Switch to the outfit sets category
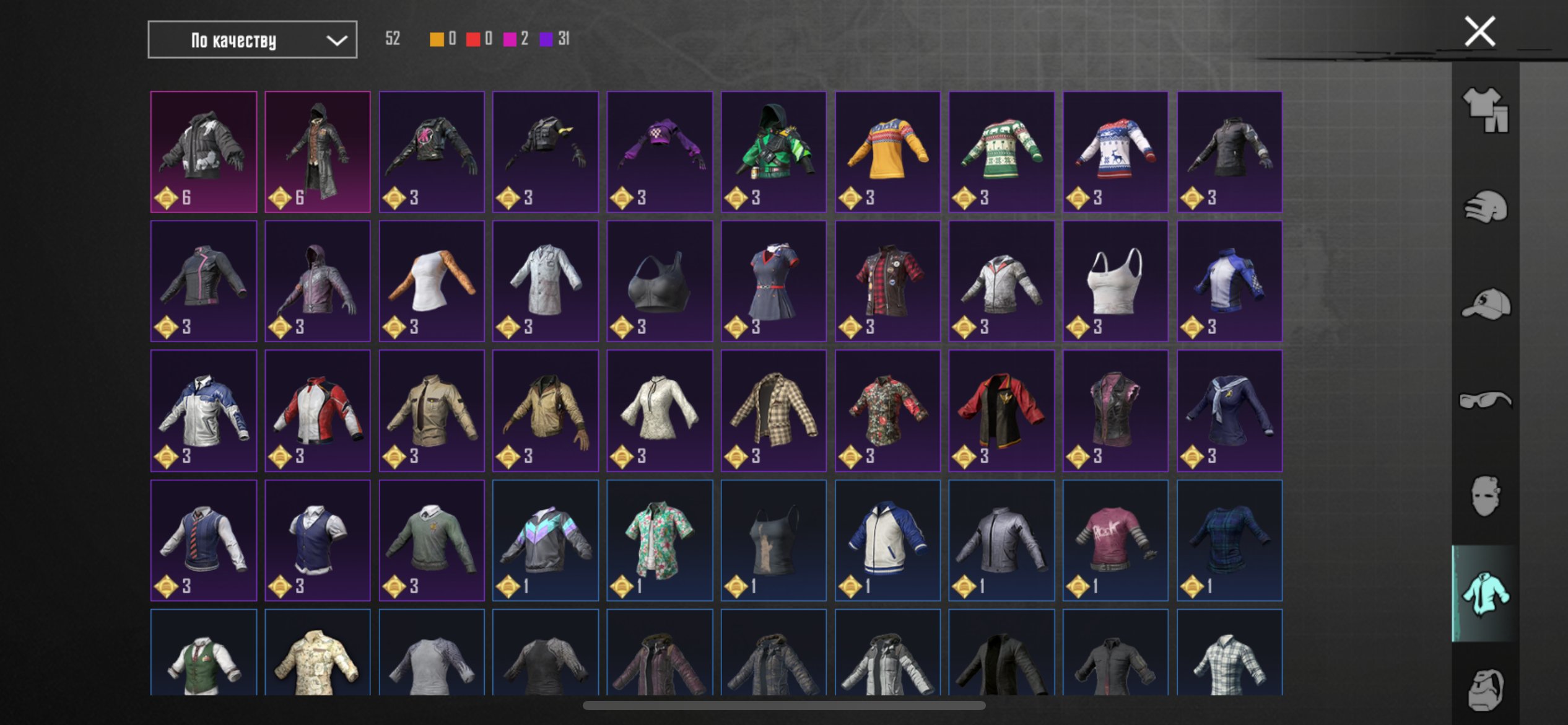The height and width of the screenshot is (725, 1568). tap(1485, 110)
